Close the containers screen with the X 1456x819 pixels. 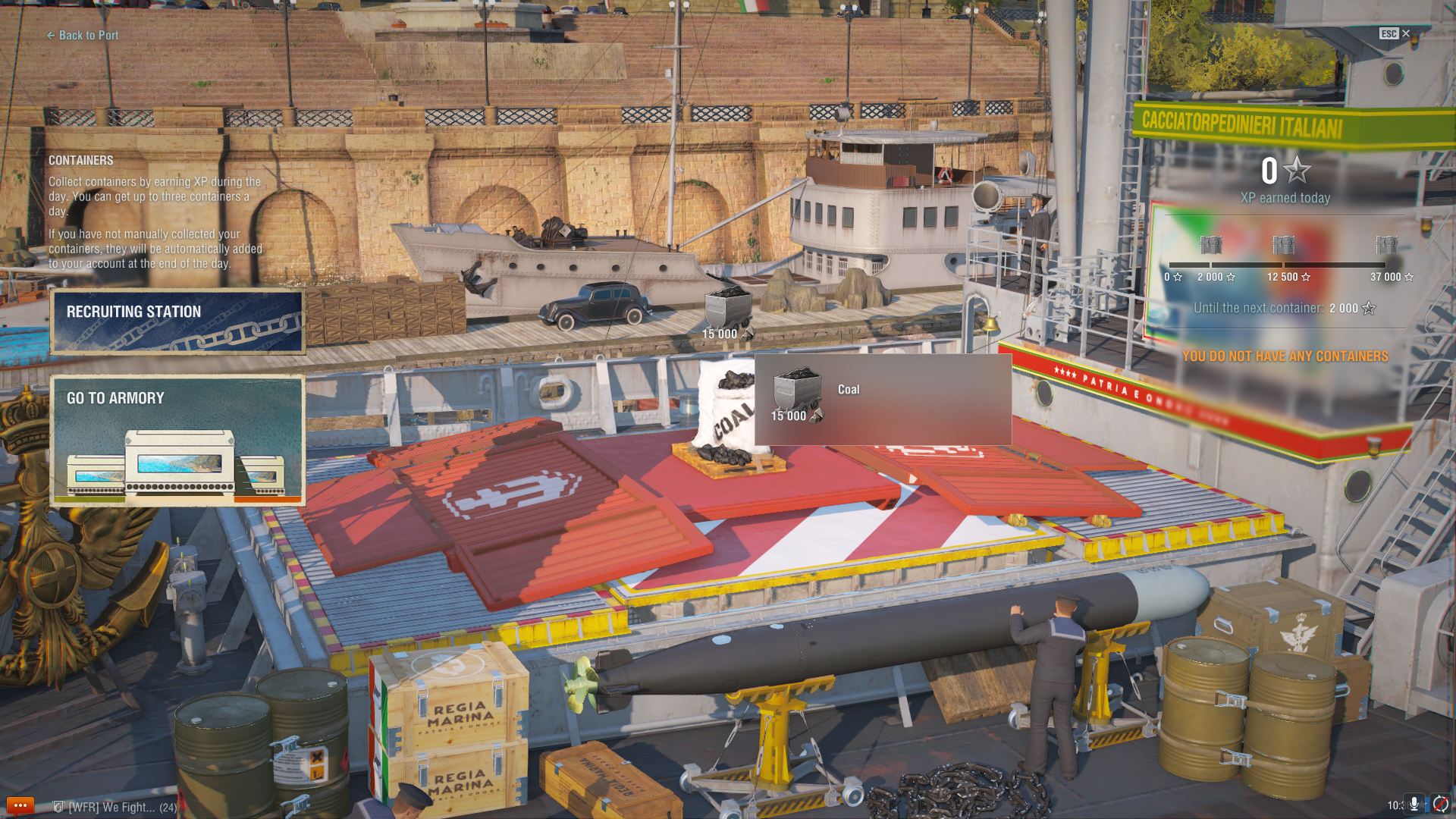[1406, 33]
